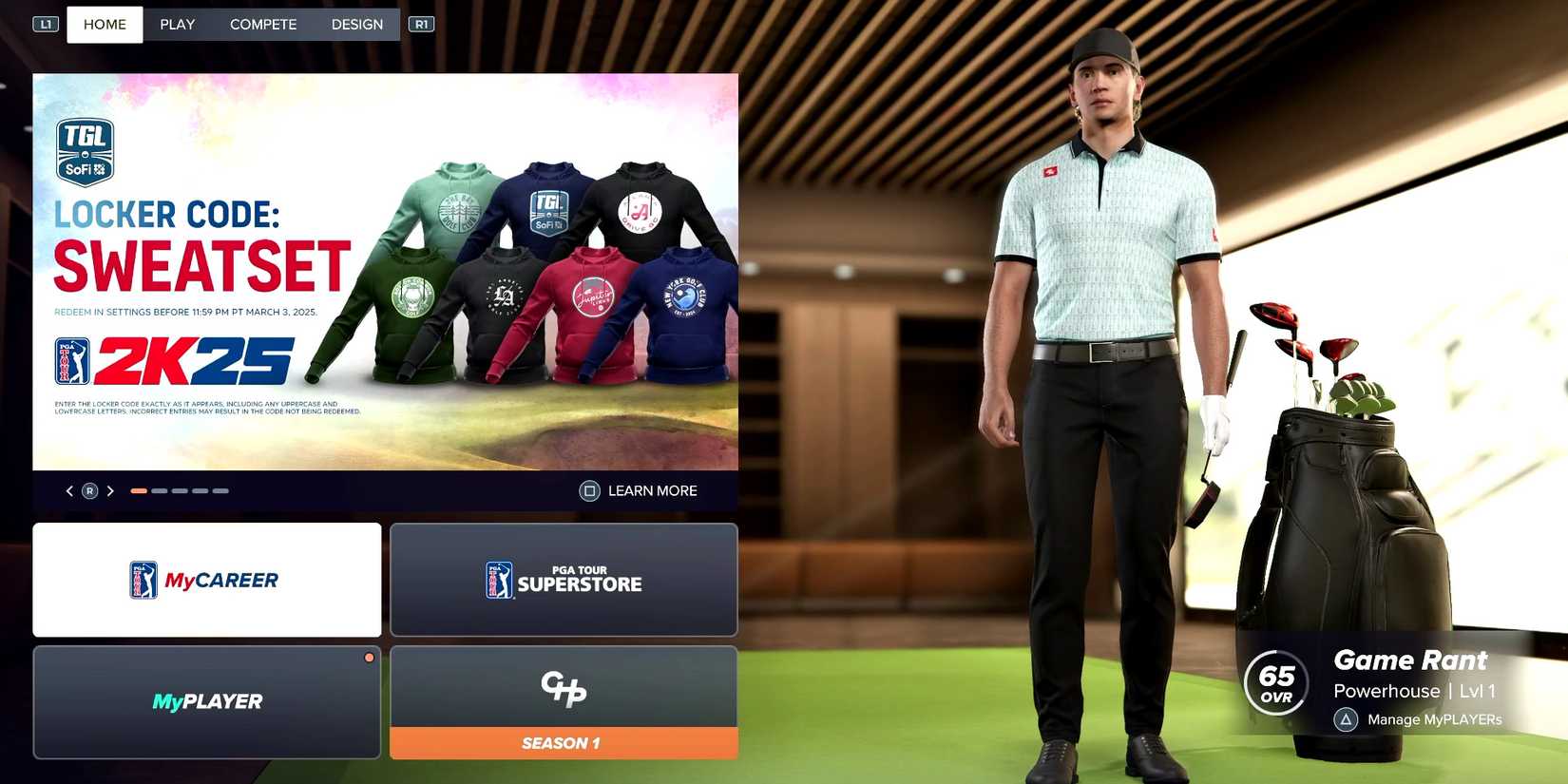Advance the banner with the right arrow
Viewport: 1568px width, 784px height.
110,490
